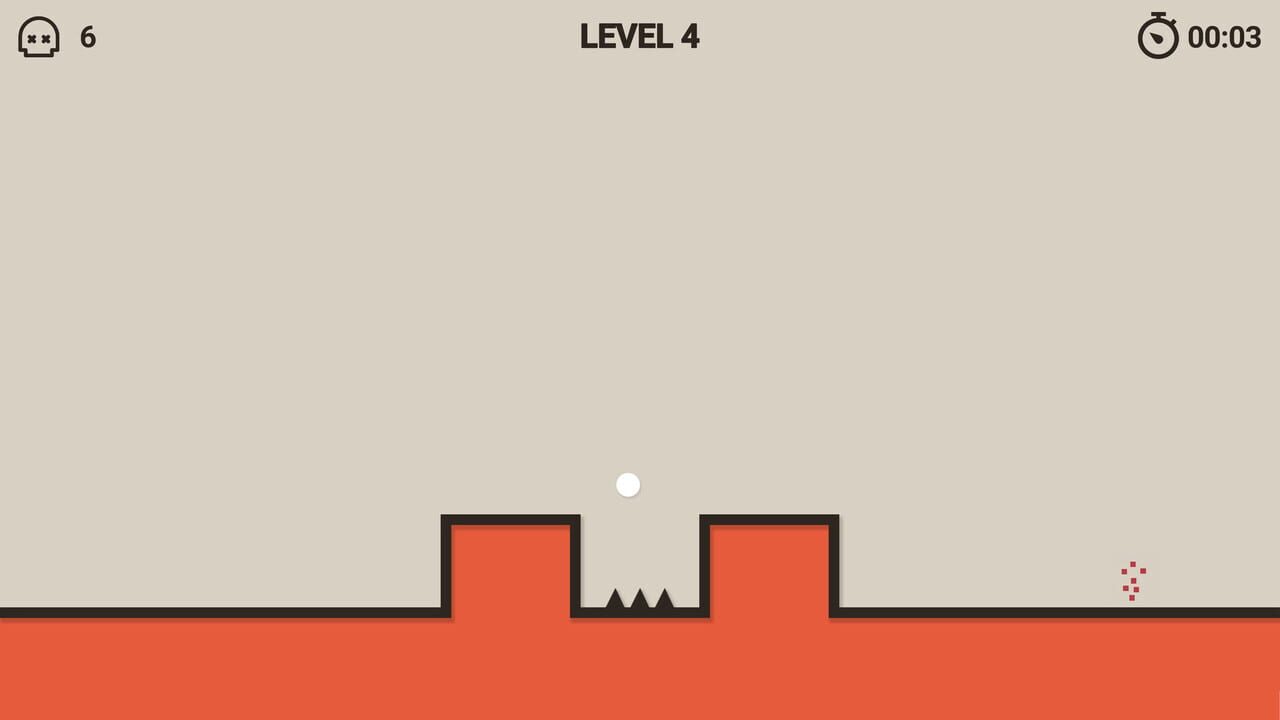Click the rightmost spike in the pit

tap(665, 602)
